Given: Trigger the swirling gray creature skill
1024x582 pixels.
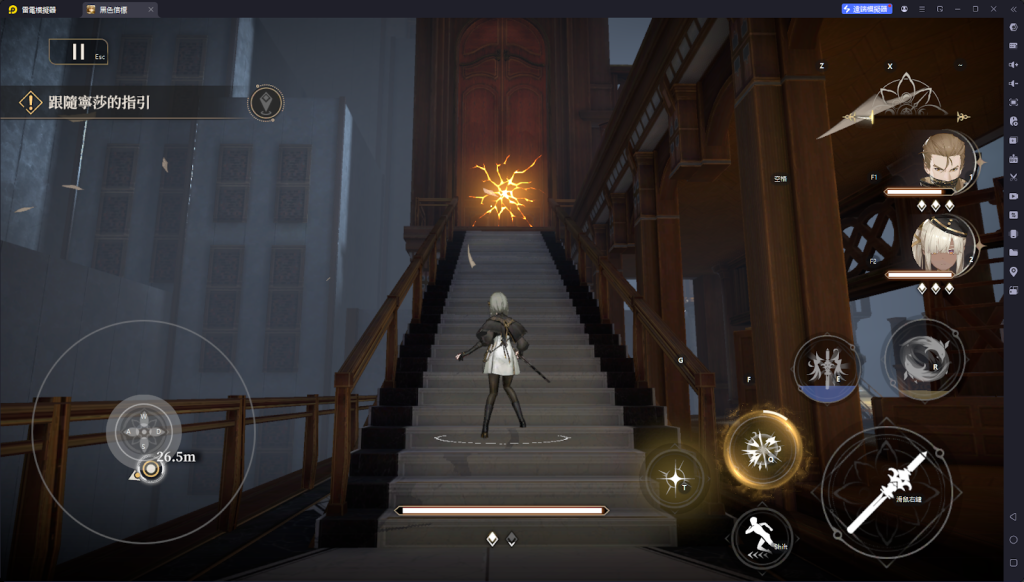Looking at the screenshot, I should (x=924, y=358).
